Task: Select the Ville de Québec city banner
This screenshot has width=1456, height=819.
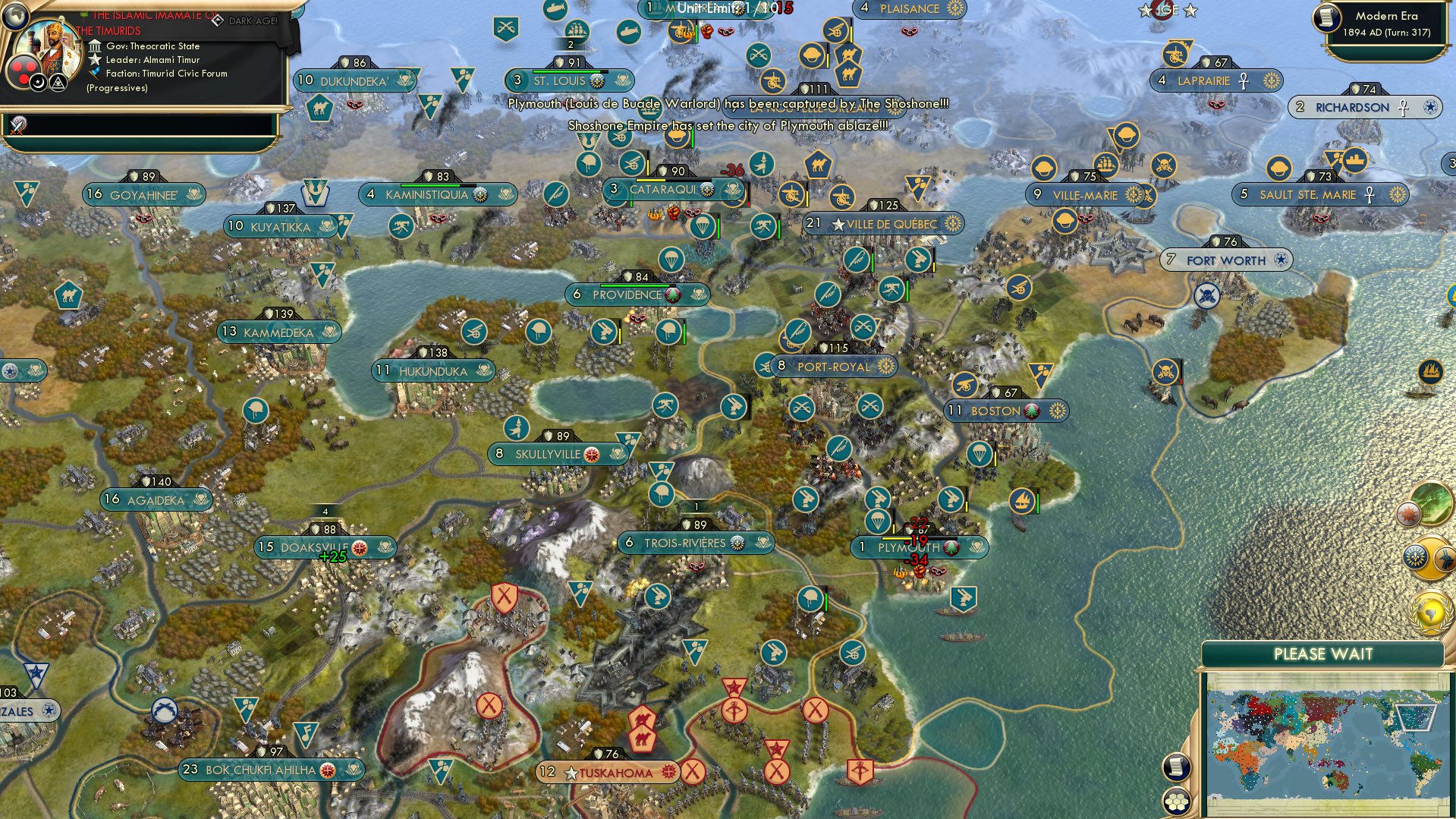Action: (885, 223)
